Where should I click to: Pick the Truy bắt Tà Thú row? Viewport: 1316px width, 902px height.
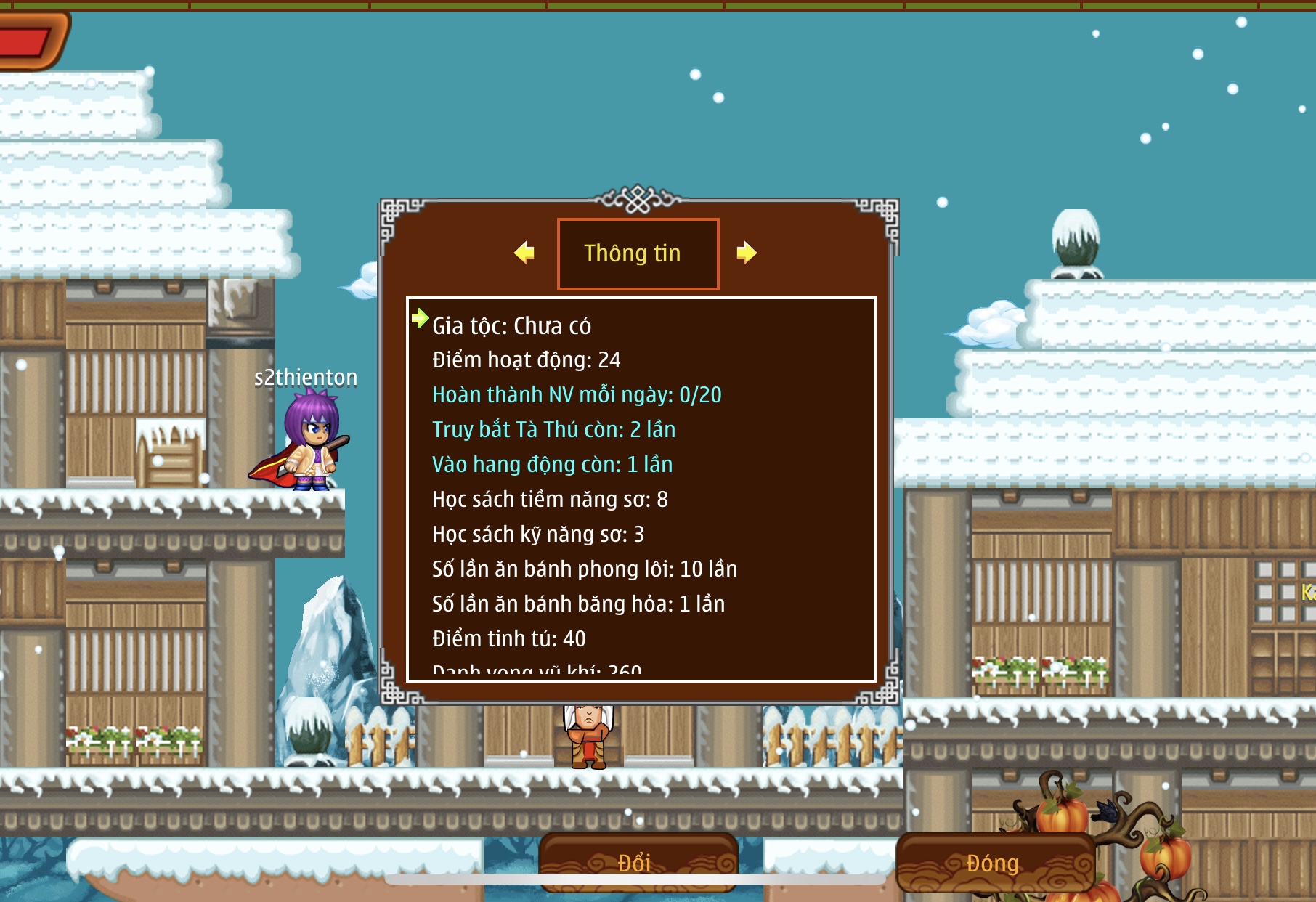coord(553,430)
